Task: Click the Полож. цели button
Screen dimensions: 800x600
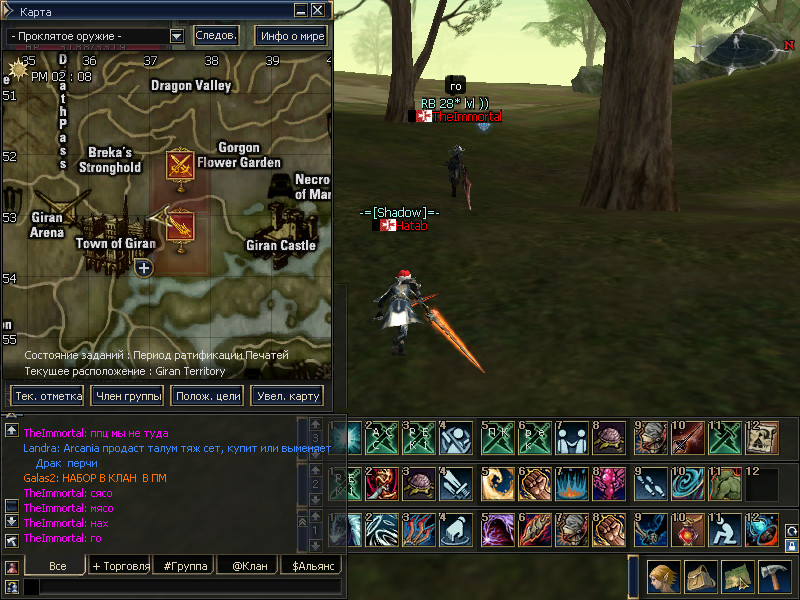Action: pos(207,396)
